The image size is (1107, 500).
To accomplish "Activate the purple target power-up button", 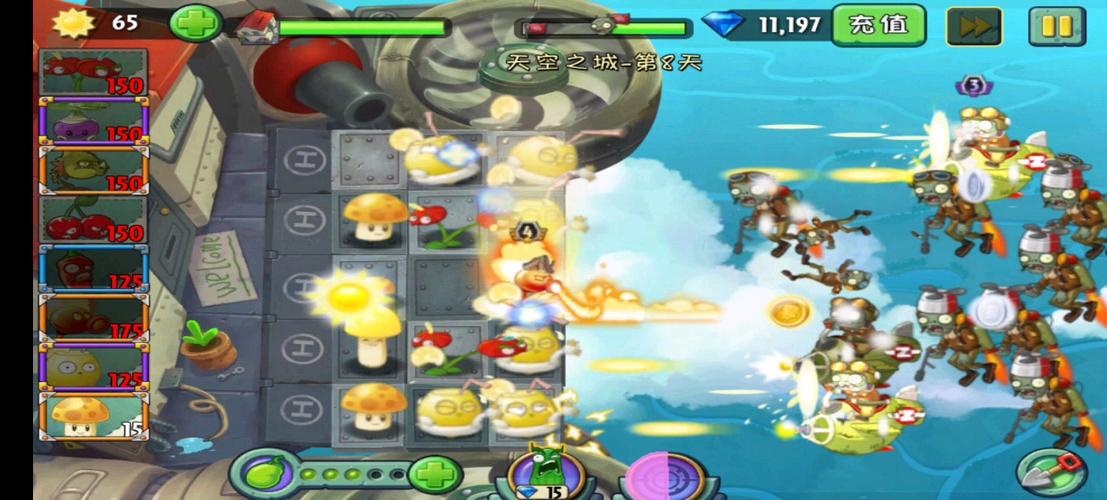I will pos(658,477).
